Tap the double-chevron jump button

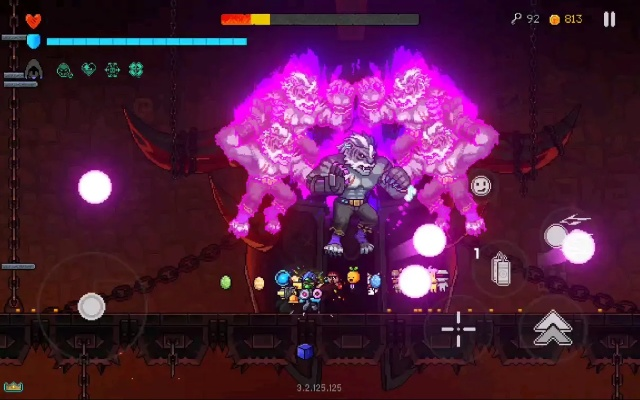click(552, 327)
